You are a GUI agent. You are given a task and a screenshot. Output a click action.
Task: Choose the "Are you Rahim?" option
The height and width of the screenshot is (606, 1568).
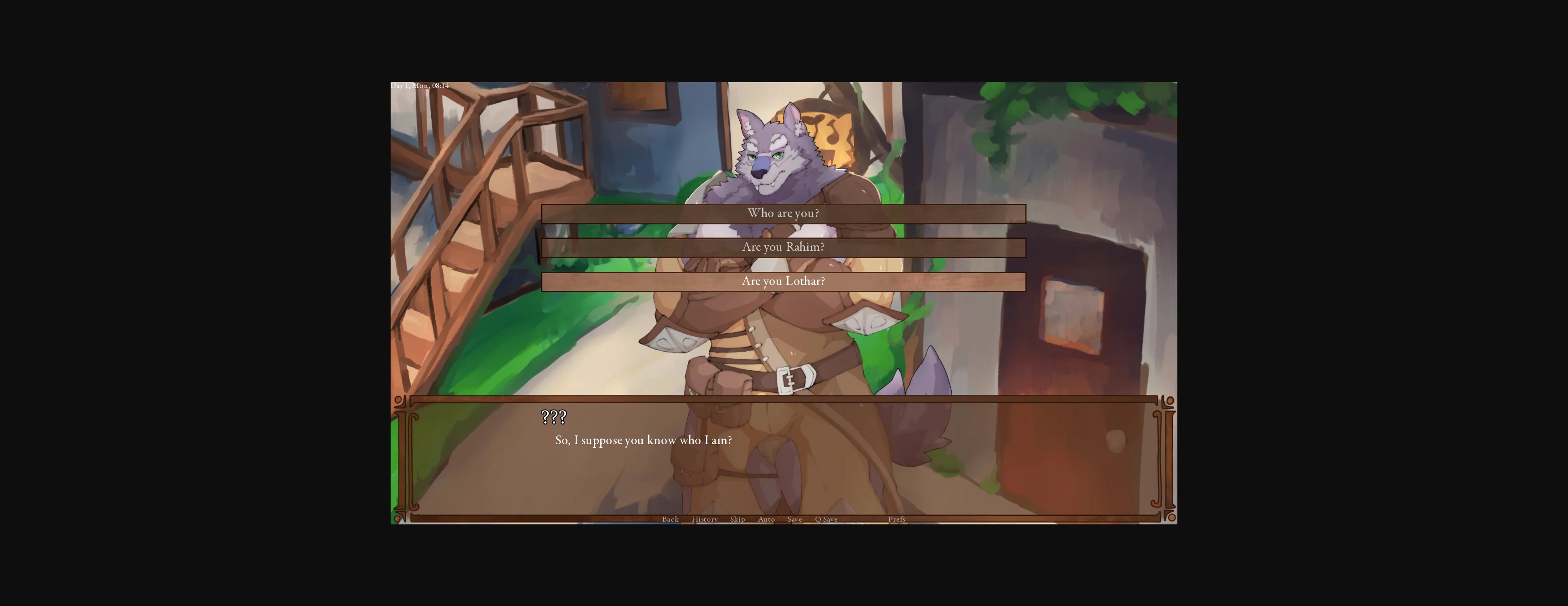click(x=783, y=247)
